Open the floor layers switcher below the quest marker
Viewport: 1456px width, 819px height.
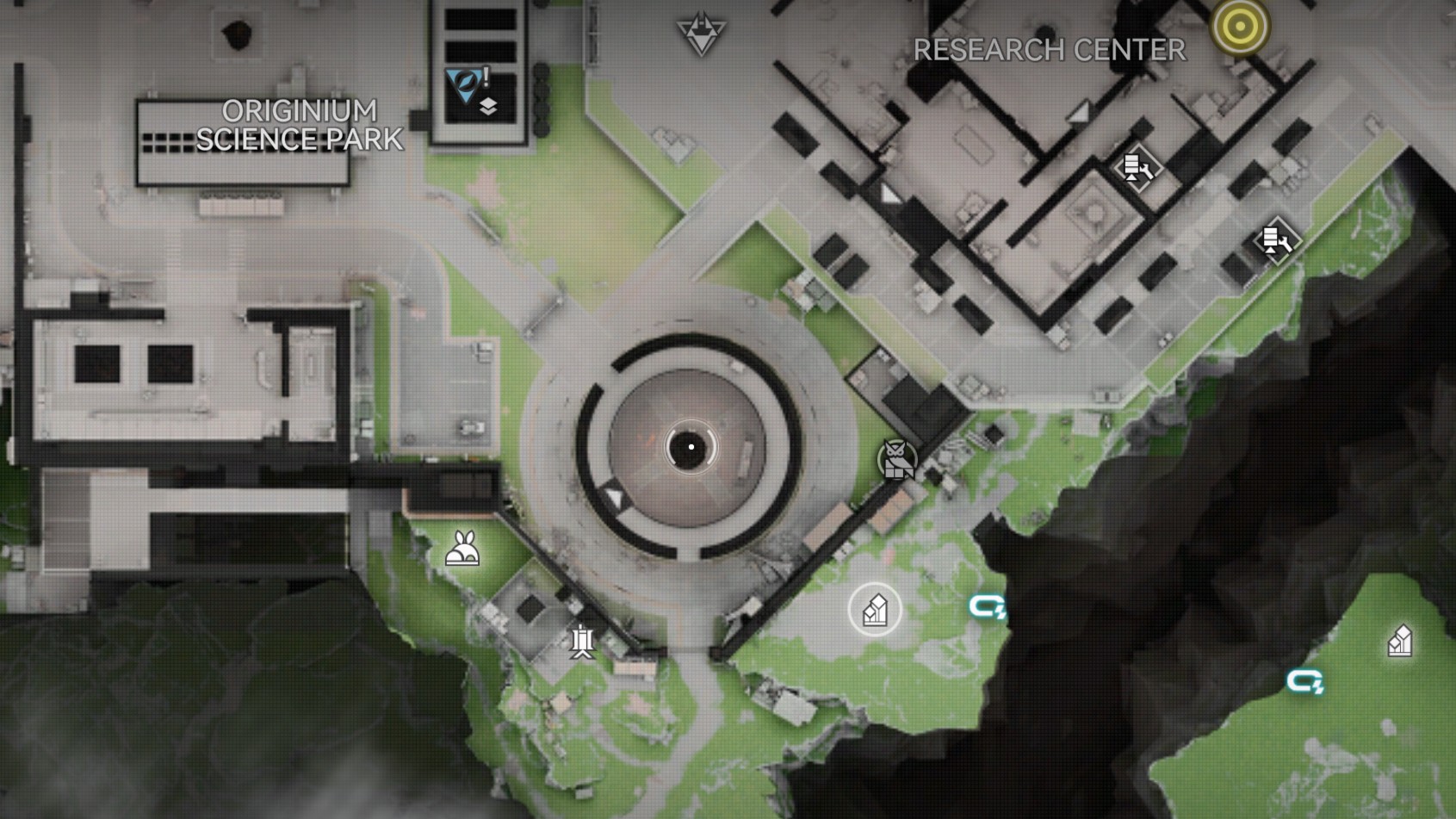(487, 107)
